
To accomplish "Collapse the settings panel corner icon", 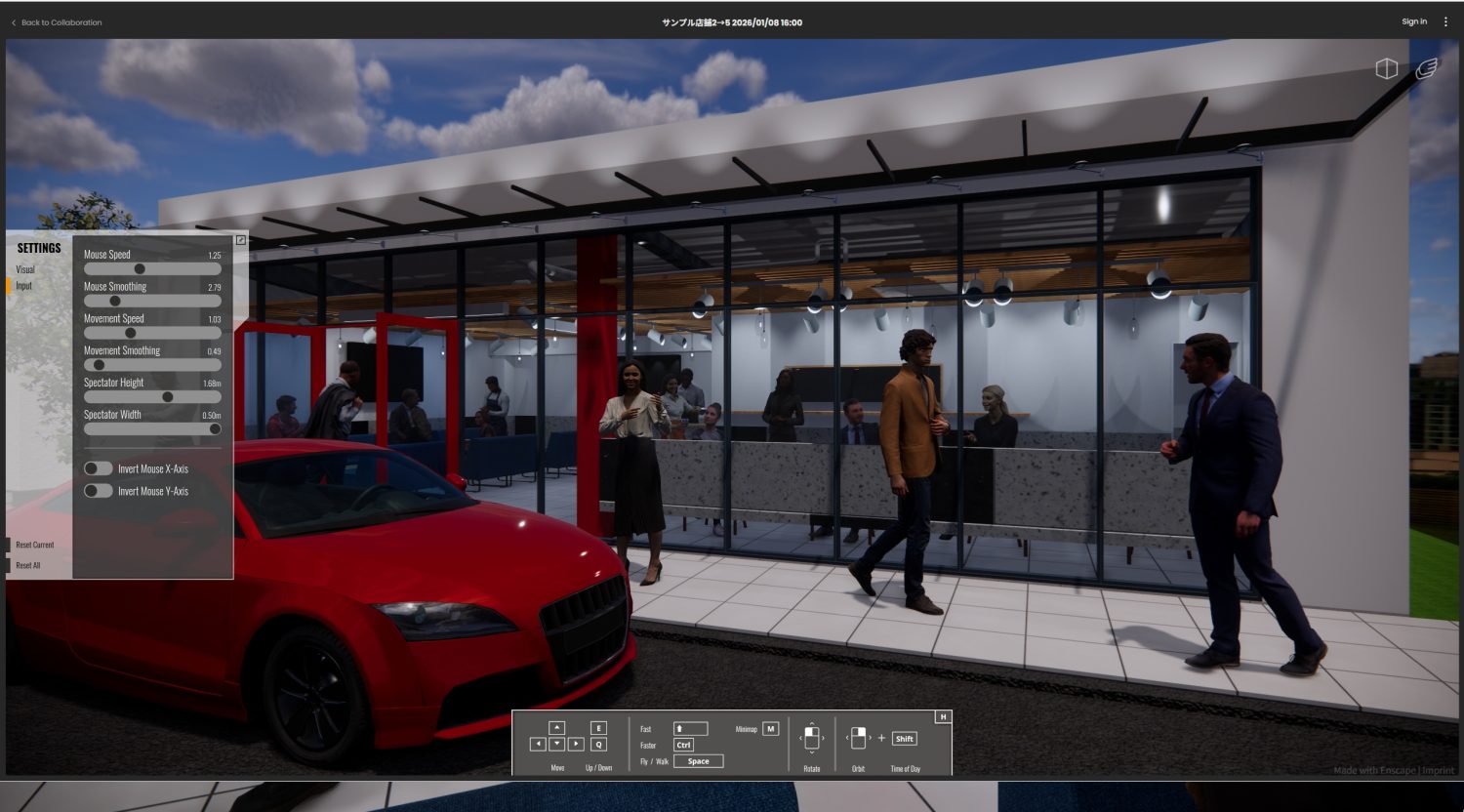I will (x=241, y=240).
